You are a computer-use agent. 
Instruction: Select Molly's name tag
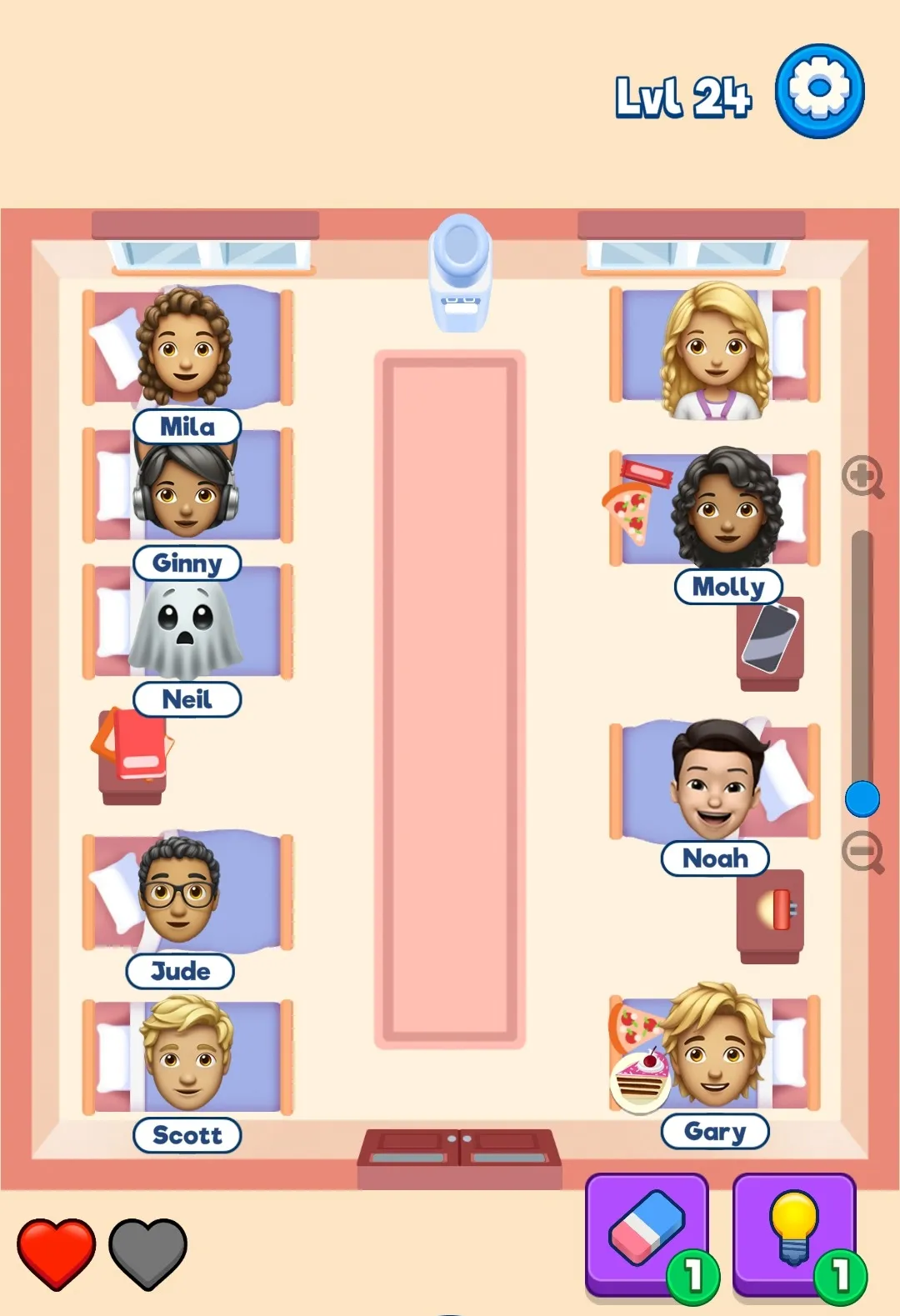(x=728, y=587)
